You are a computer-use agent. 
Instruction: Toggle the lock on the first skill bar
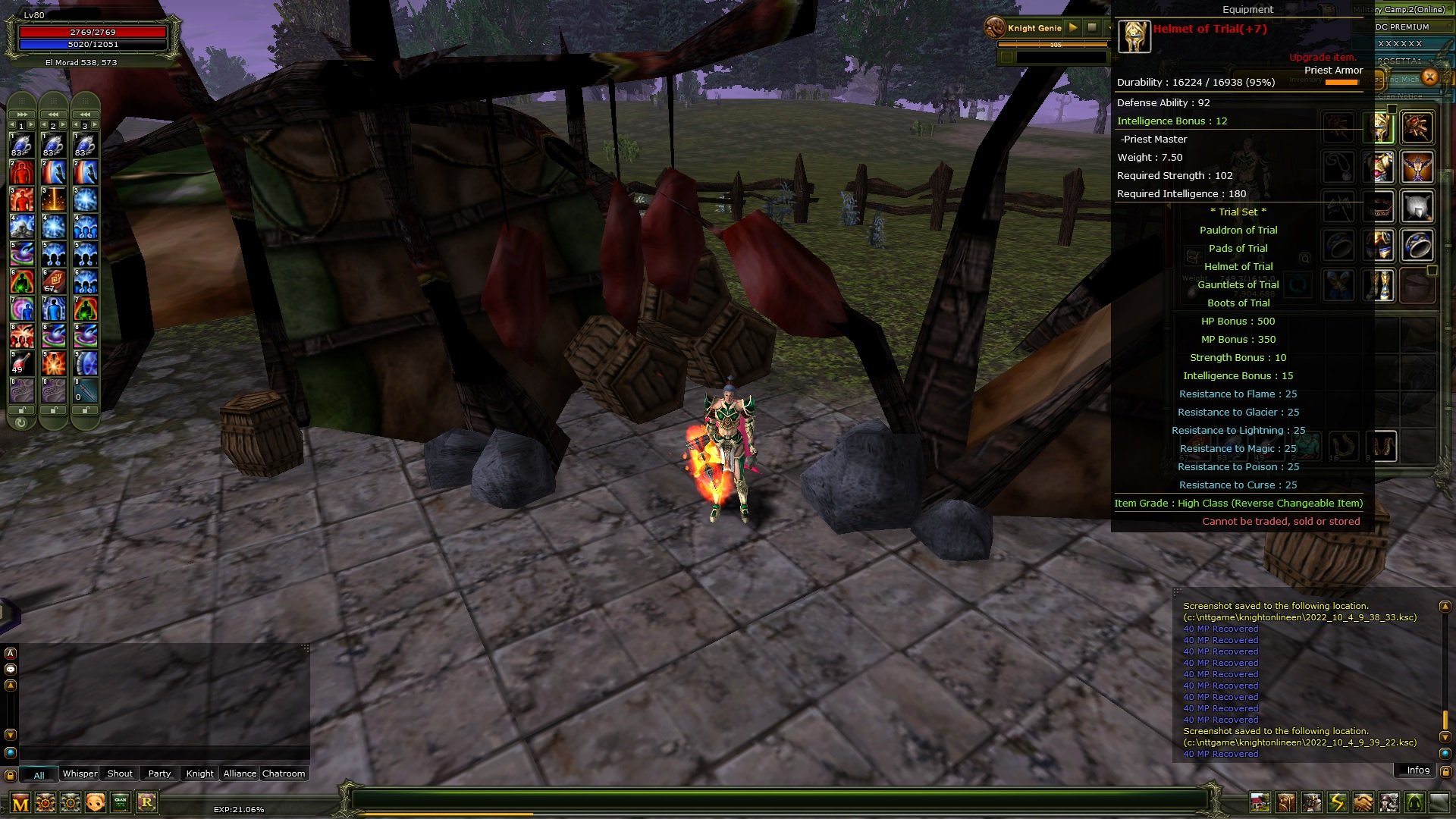(21, 408)
